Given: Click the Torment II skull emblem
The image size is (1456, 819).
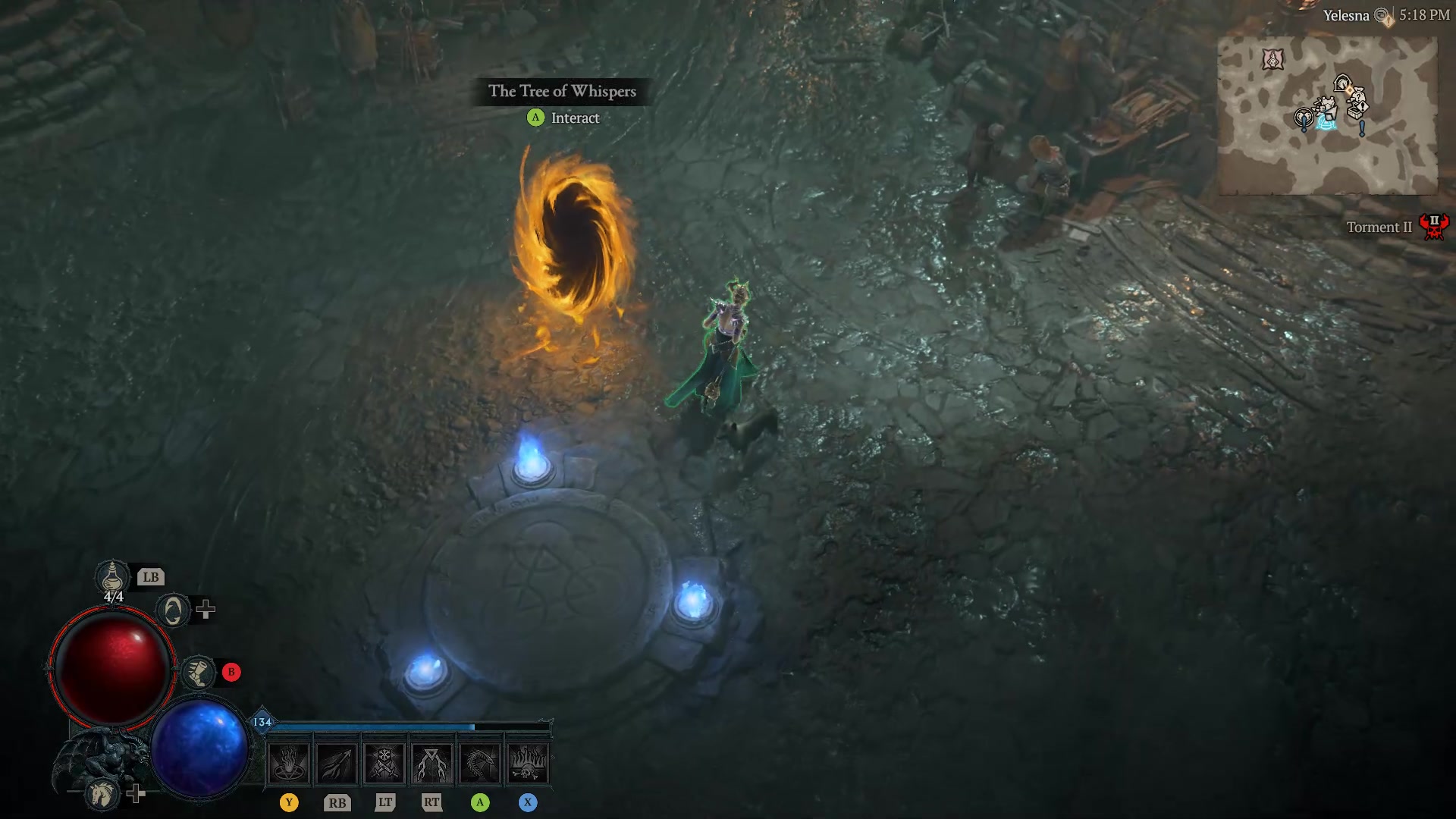Looking at the screenshot, I should pyautogui.click(x=1434, y=226).
